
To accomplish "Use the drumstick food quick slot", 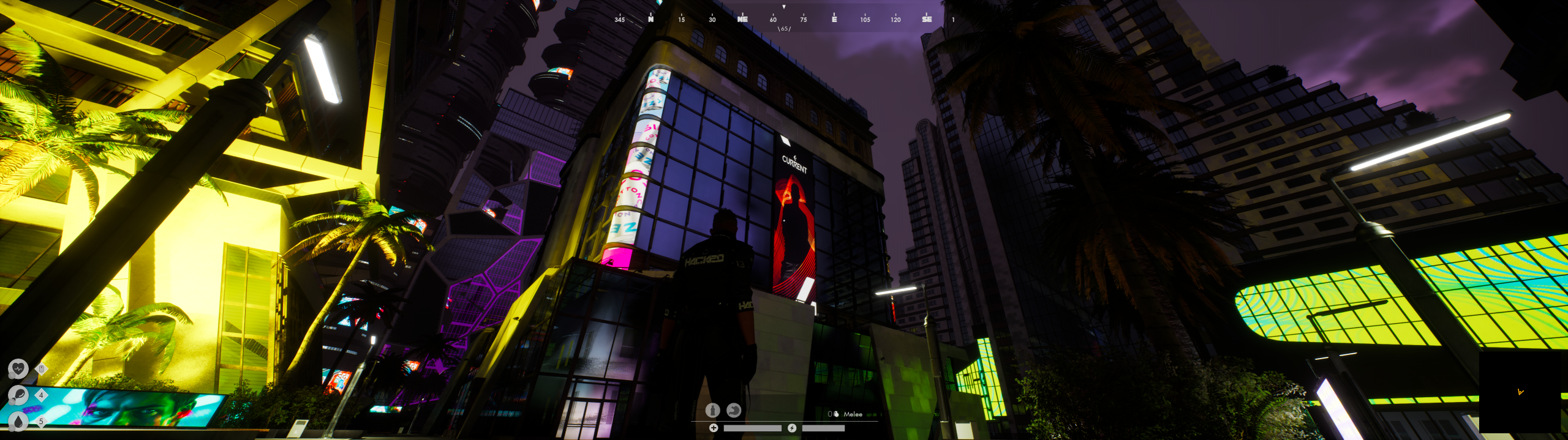I will [18, 395].
